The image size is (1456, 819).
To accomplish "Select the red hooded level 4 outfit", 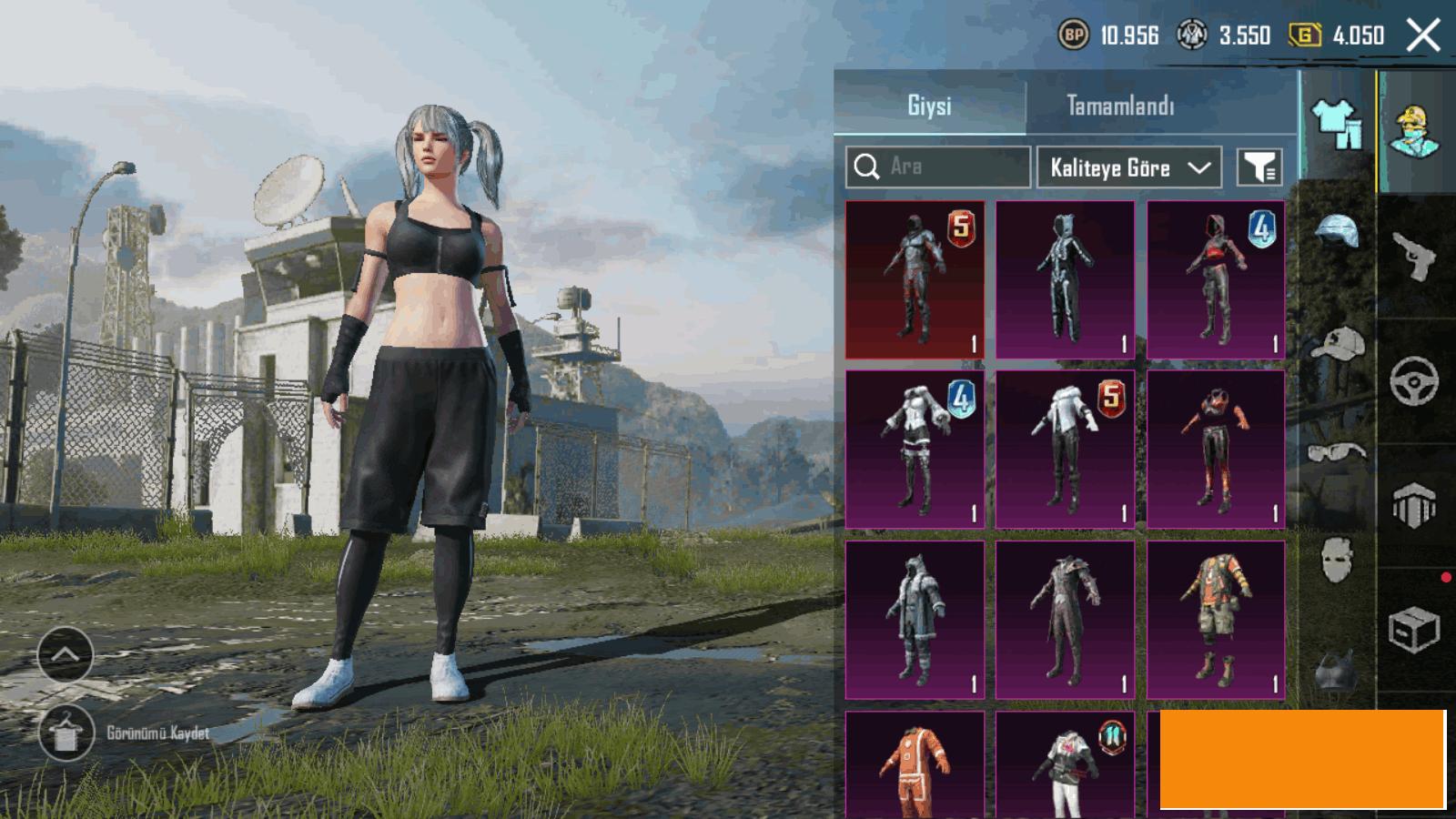I will (x=1216, y=279).
